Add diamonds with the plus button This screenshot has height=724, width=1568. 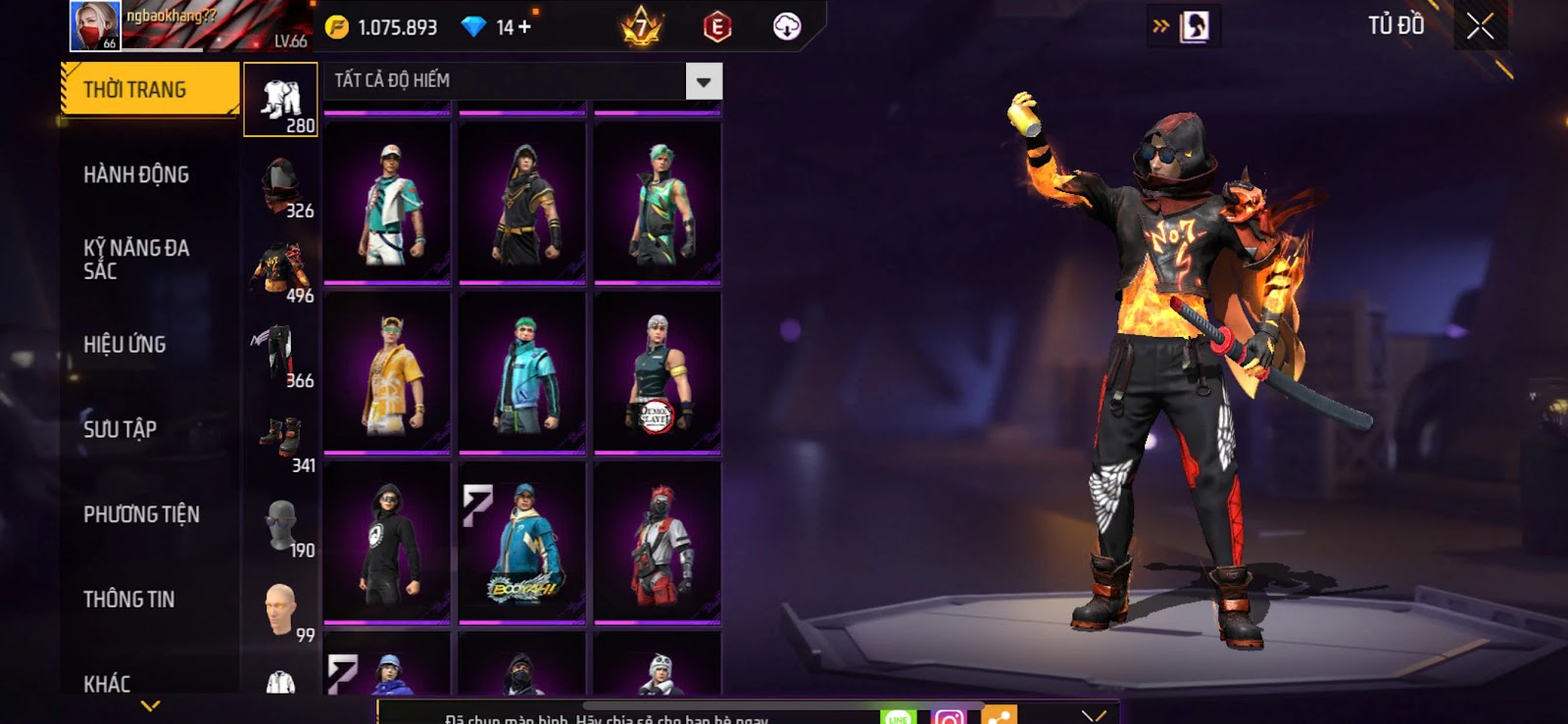tap(525, 27)
